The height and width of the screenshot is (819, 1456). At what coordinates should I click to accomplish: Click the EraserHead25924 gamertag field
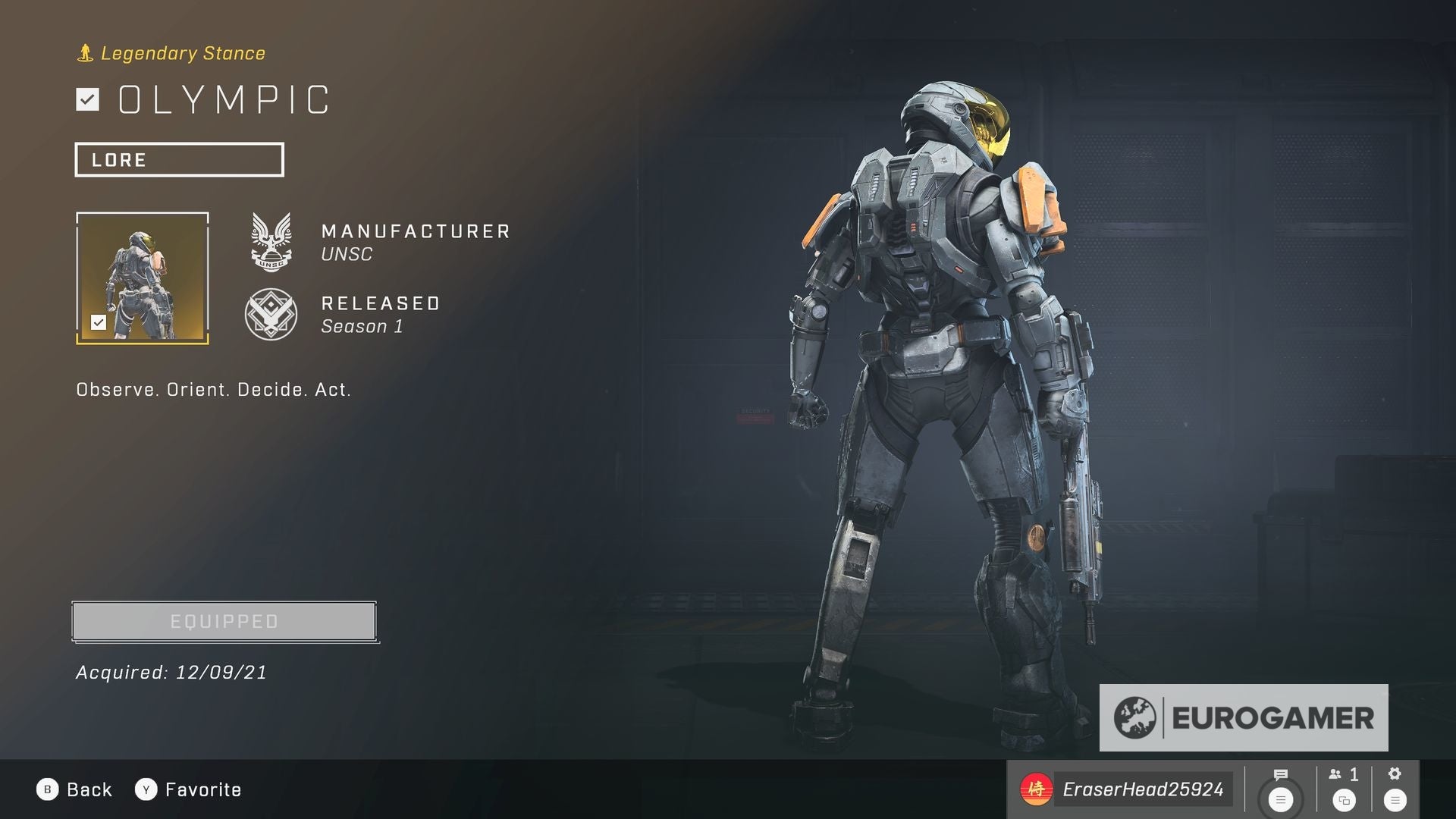1143,789
